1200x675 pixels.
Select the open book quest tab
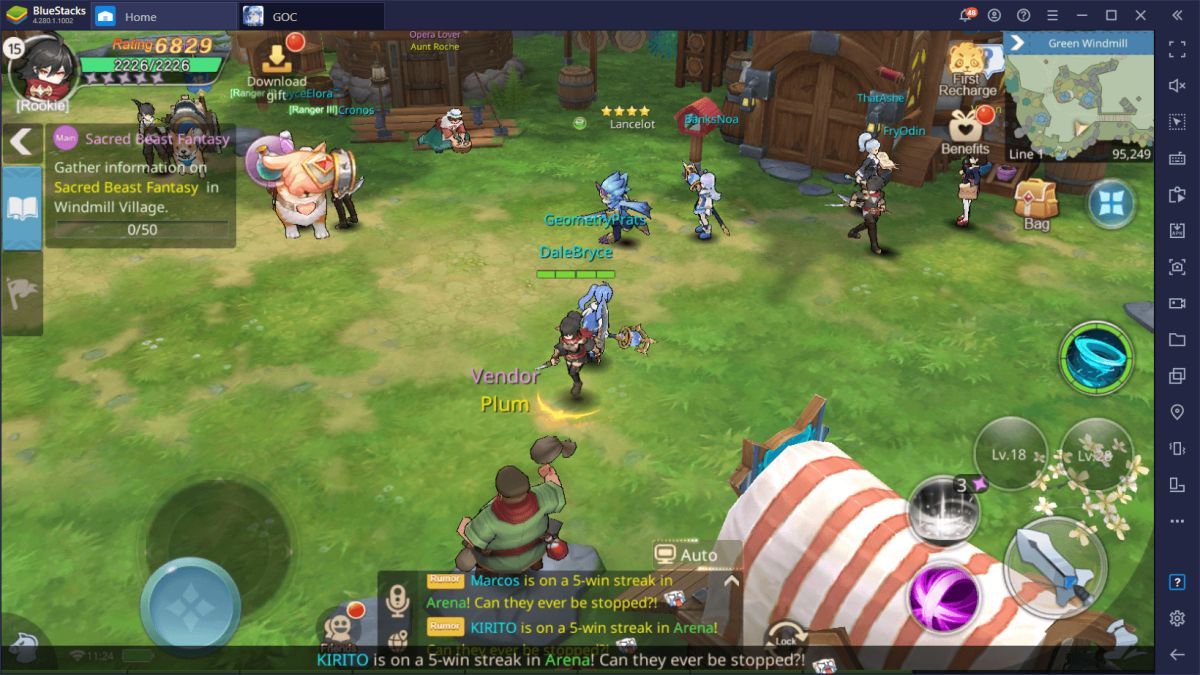21,208
